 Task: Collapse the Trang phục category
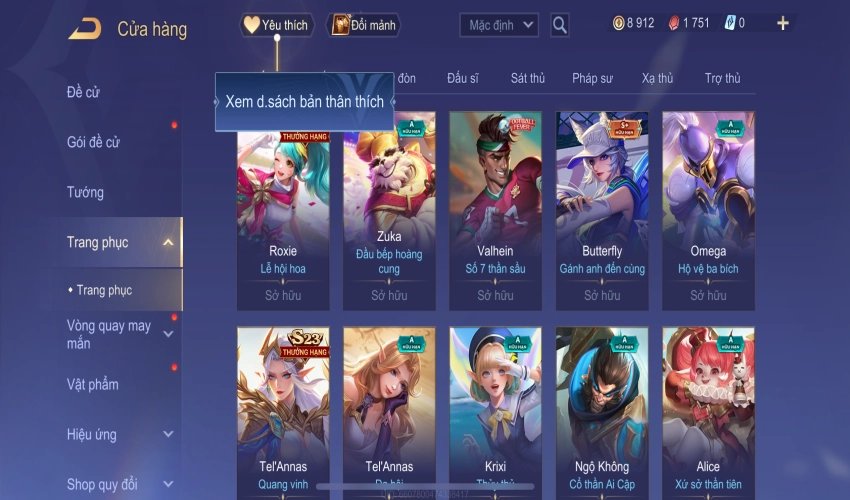pyautogui.click(x=168, y=242)
